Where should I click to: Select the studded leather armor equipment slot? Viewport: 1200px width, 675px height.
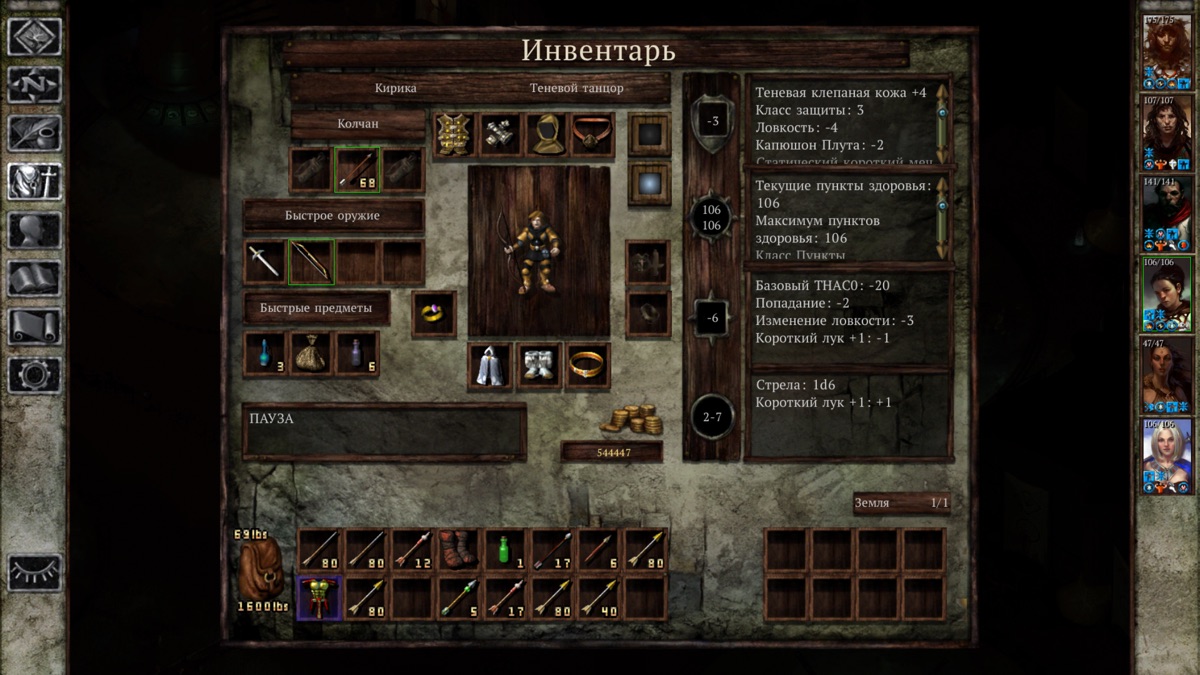(x=454, y=135)
